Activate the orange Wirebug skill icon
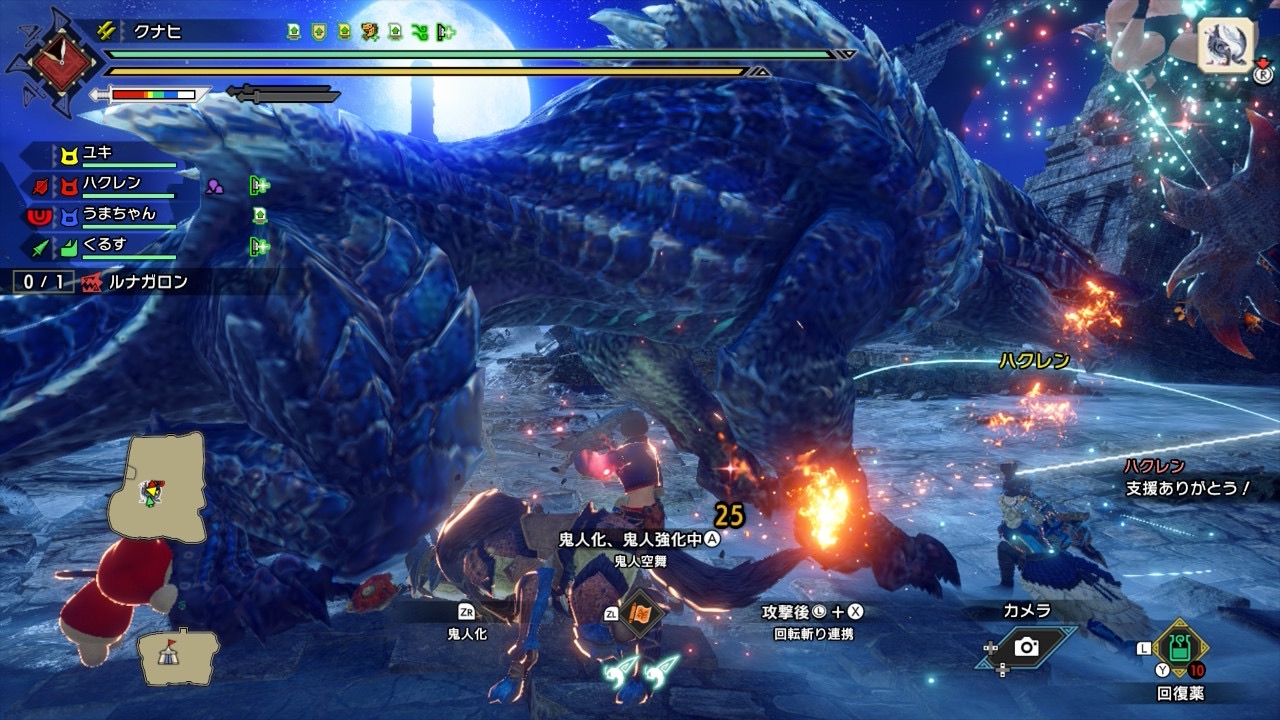1280x720 pixels. coord(637,613)
